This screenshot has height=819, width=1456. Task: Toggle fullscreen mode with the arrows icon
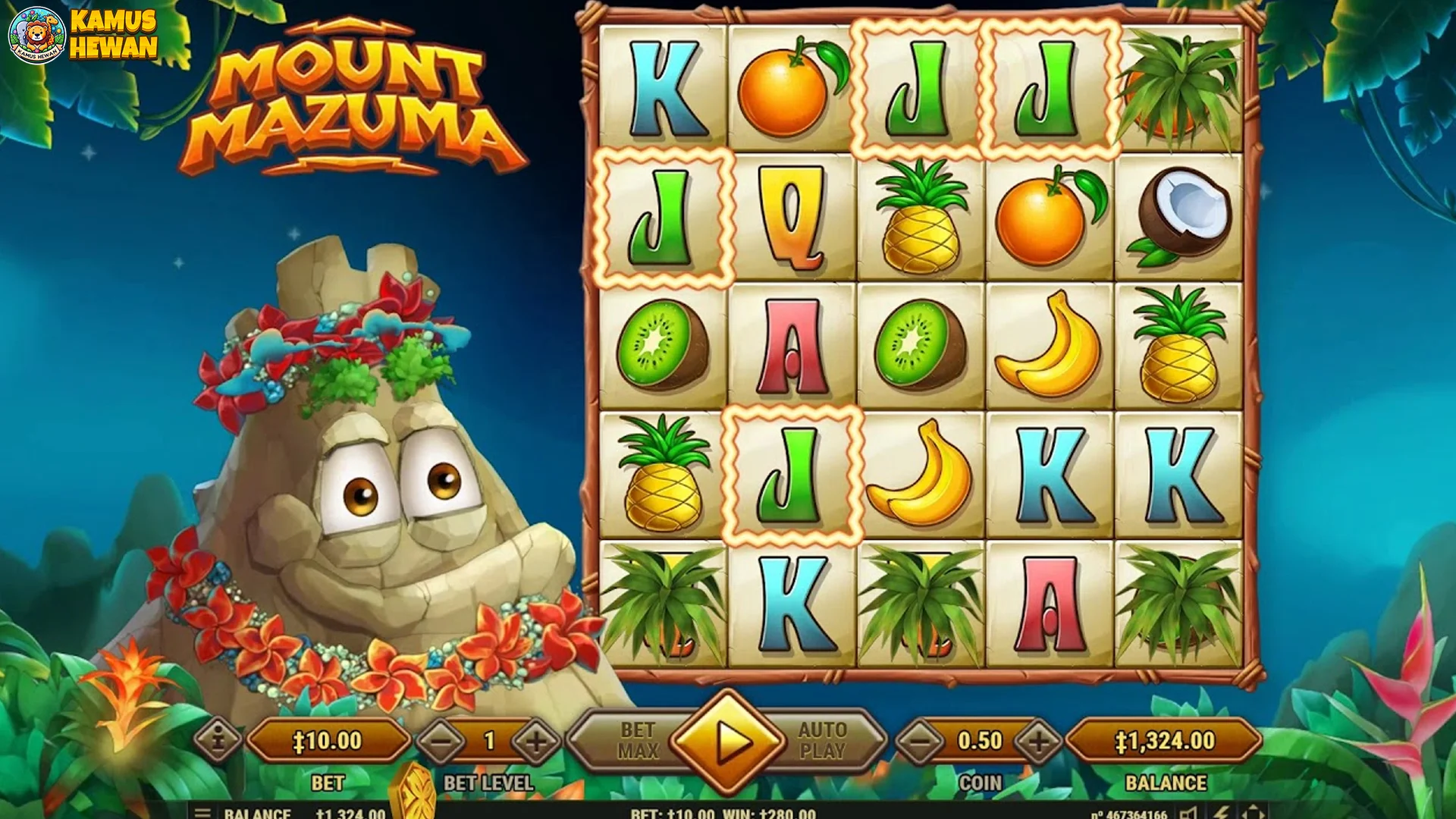(1251, 814)
